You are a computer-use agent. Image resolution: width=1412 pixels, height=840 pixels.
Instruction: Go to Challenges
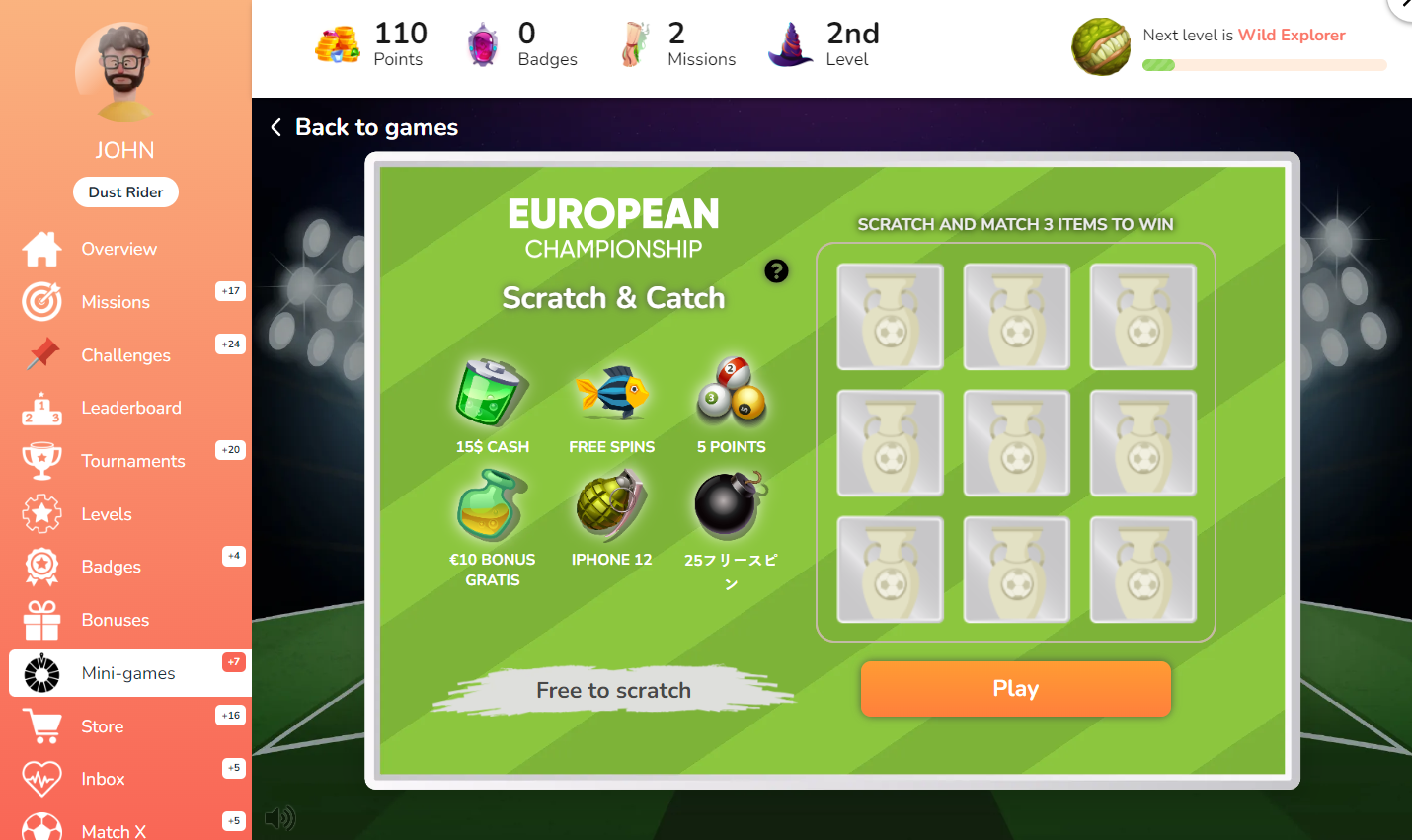pyautogui.click(x=125, y=355)
